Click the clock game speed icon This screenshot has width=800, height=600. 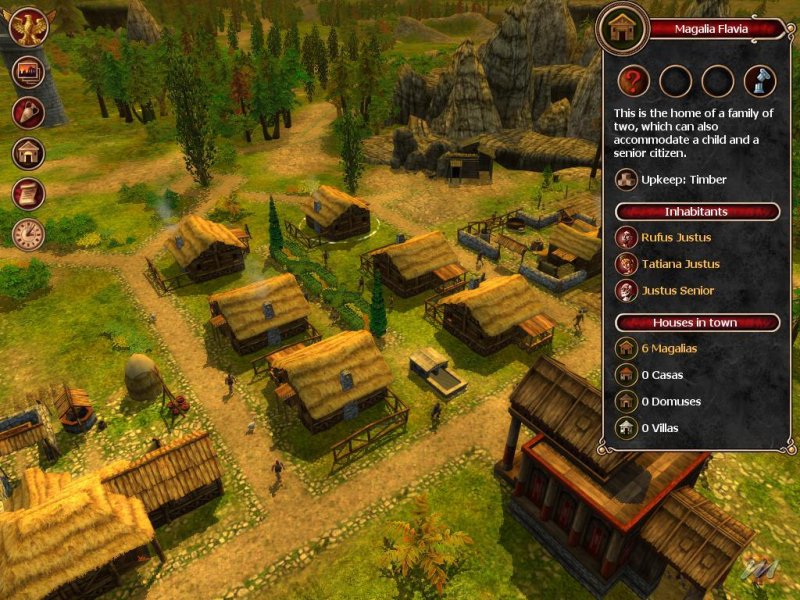[x=28, y=234]
